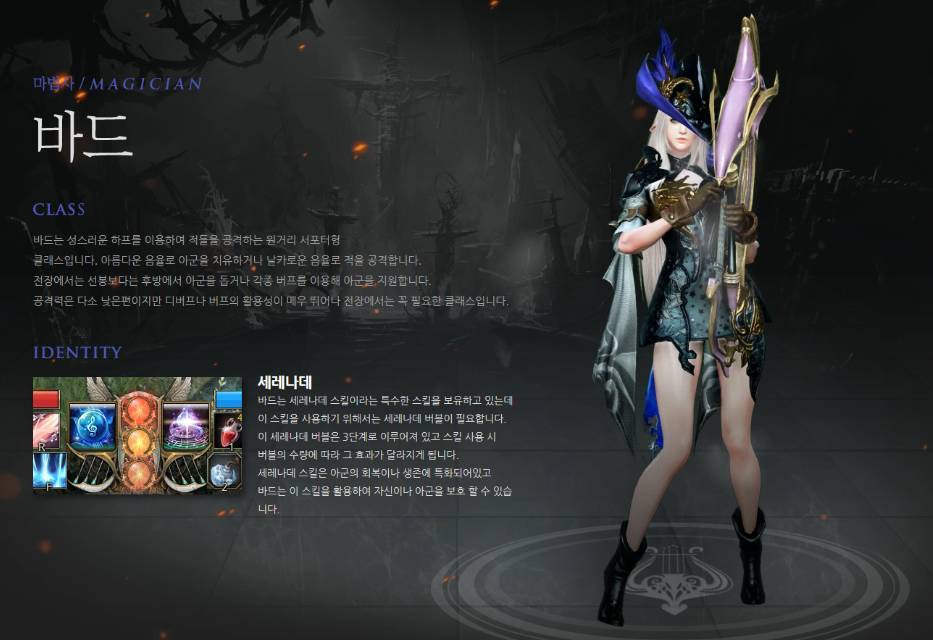Screen dimensions: 933x640
Task: Activate the blue treble clef serenade skill
Action: pyautogui.click(x=92, y=427)
